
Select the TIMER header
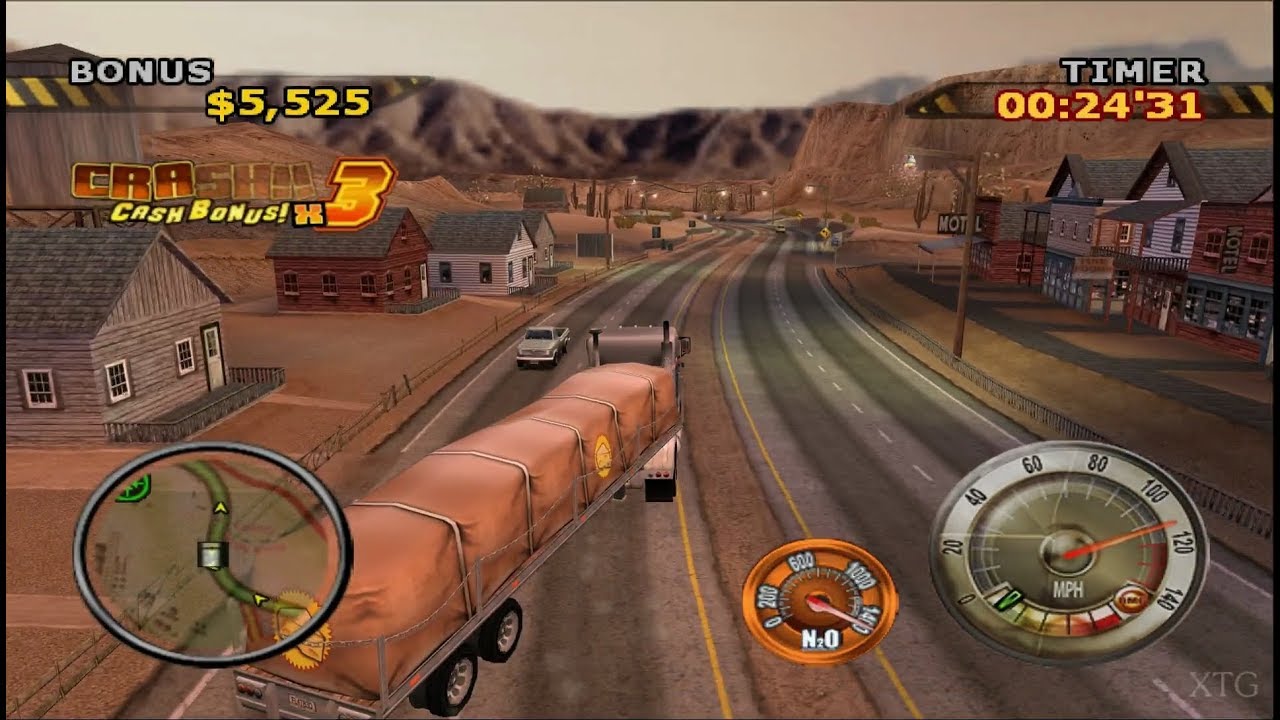coord(1135,70)
